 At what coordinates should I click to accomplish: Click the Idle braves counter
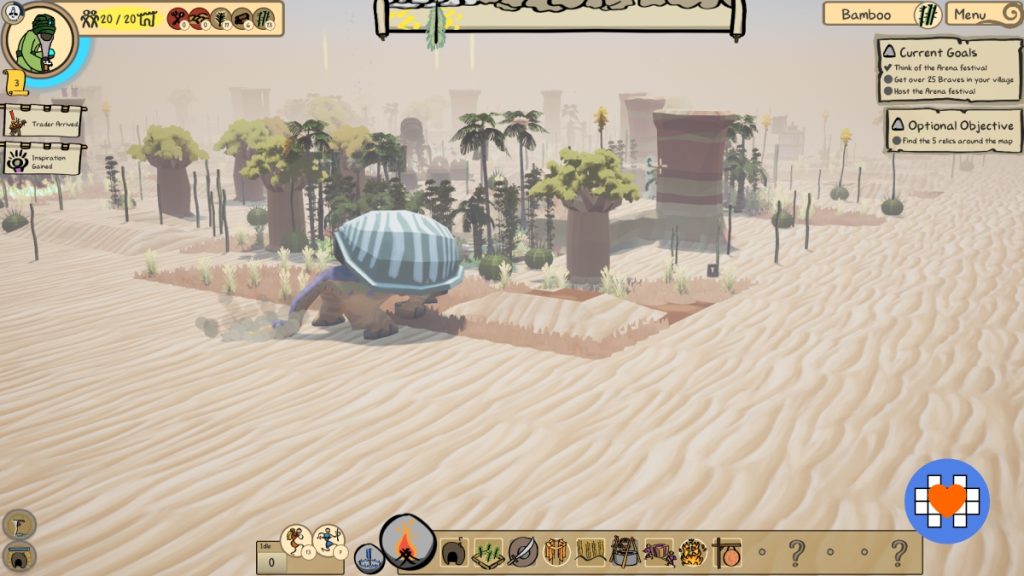(267, 558)
